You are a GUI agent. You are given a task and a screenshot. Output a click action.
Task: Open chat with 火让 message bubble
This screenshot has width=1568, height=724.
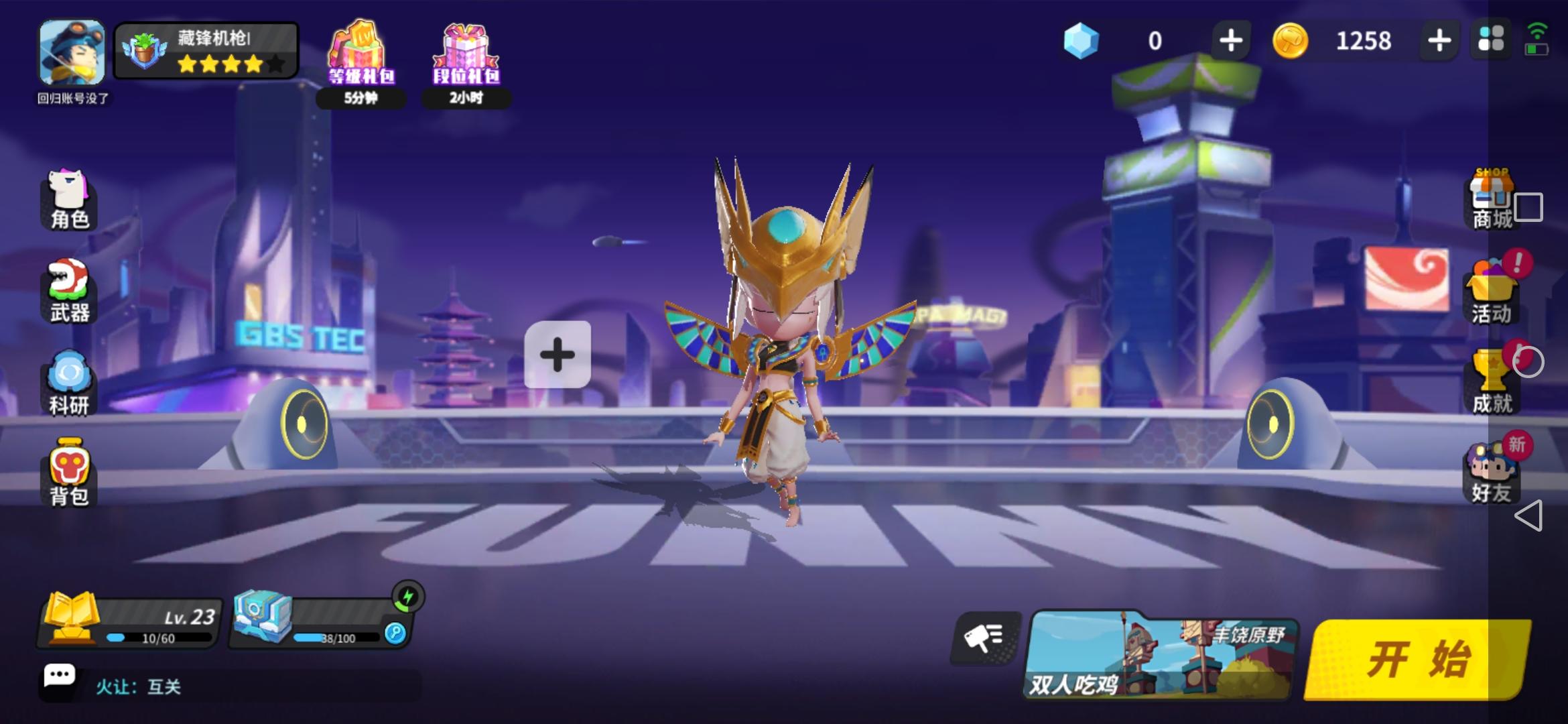60,676
